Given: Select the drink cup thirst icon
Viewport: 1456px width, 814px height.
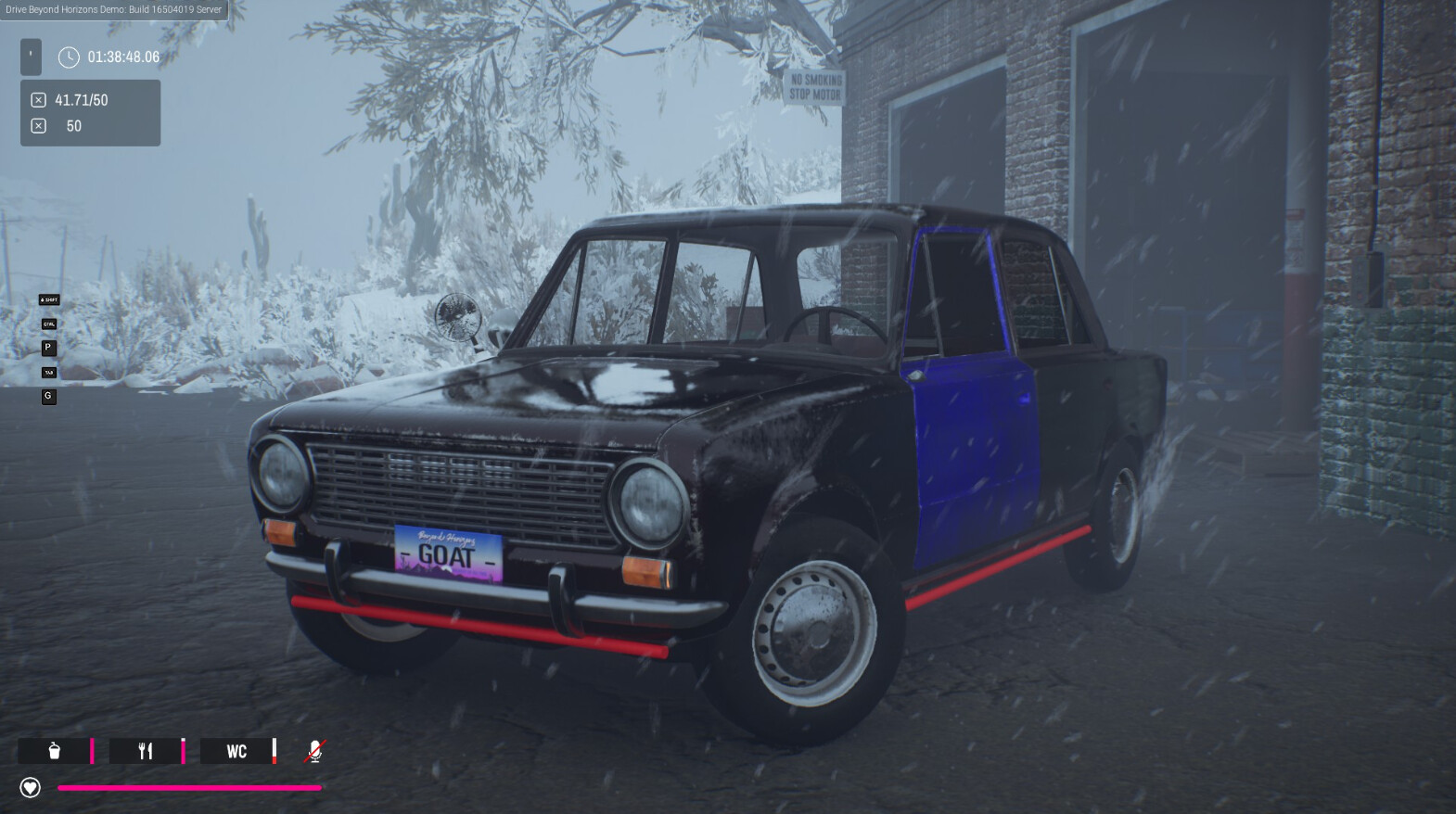Looking at the screenshot, I should 53,752.
